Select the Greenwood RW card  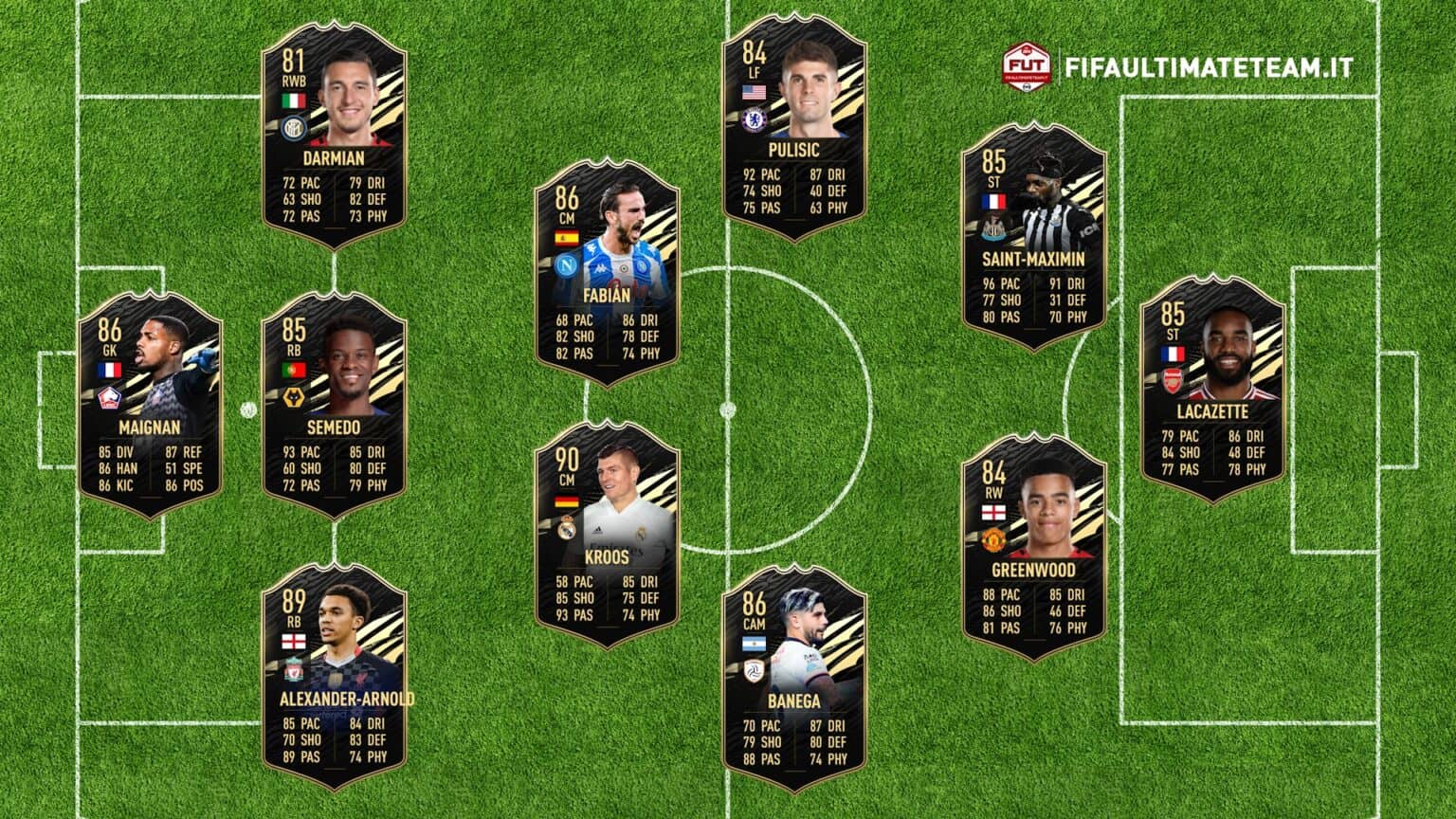[x=1034, y=547]
